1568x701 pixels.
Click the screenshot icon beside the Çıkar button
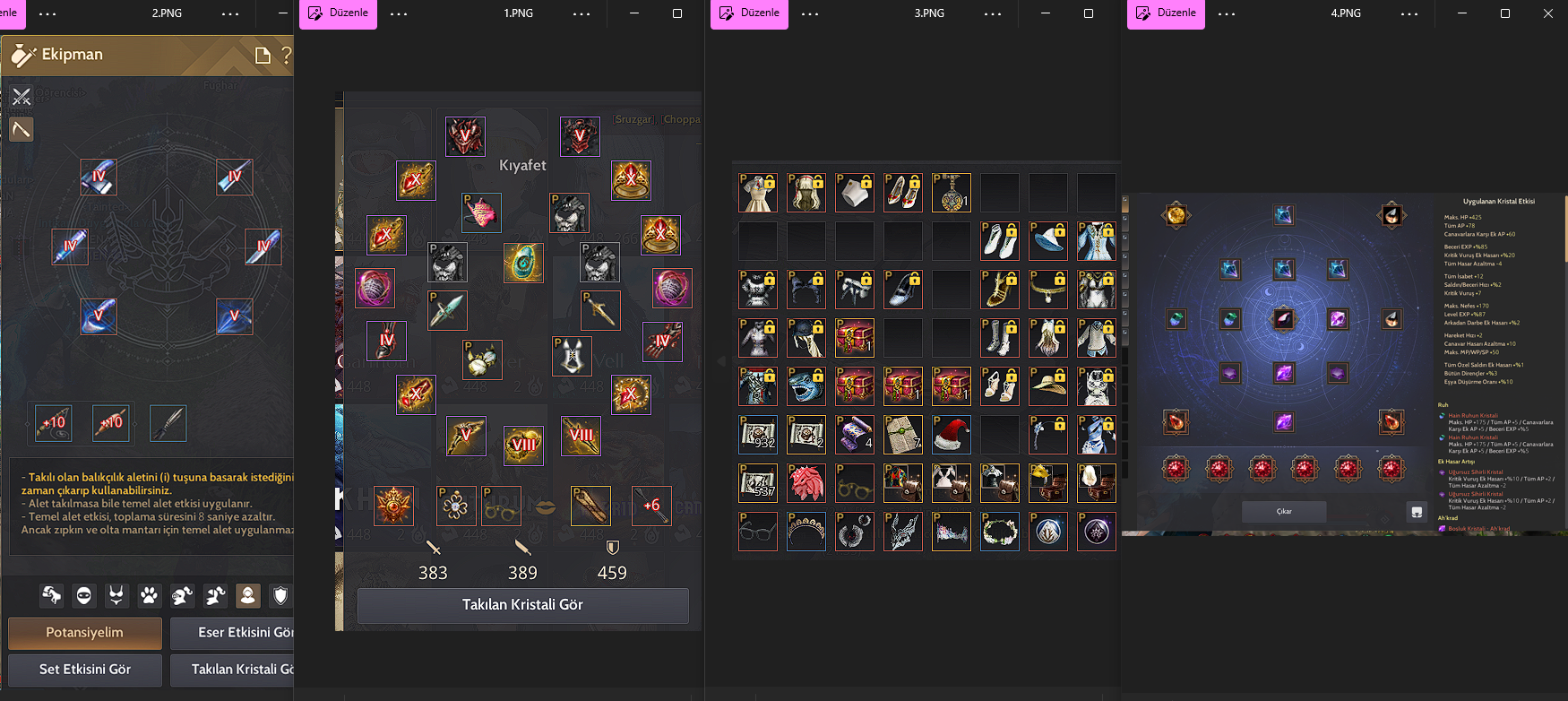[1417, 511]
